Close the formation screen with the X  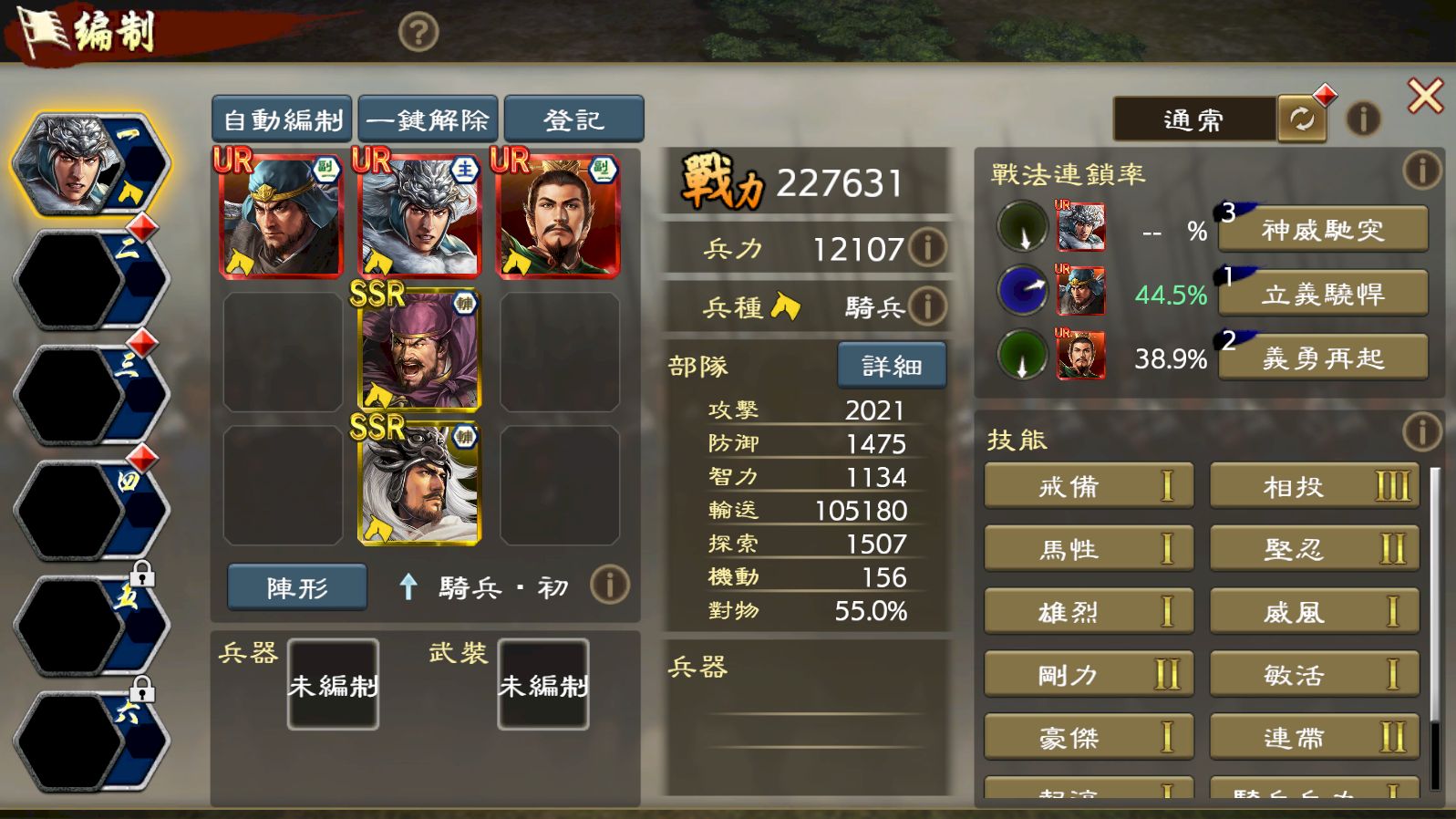click(1425, 96)
